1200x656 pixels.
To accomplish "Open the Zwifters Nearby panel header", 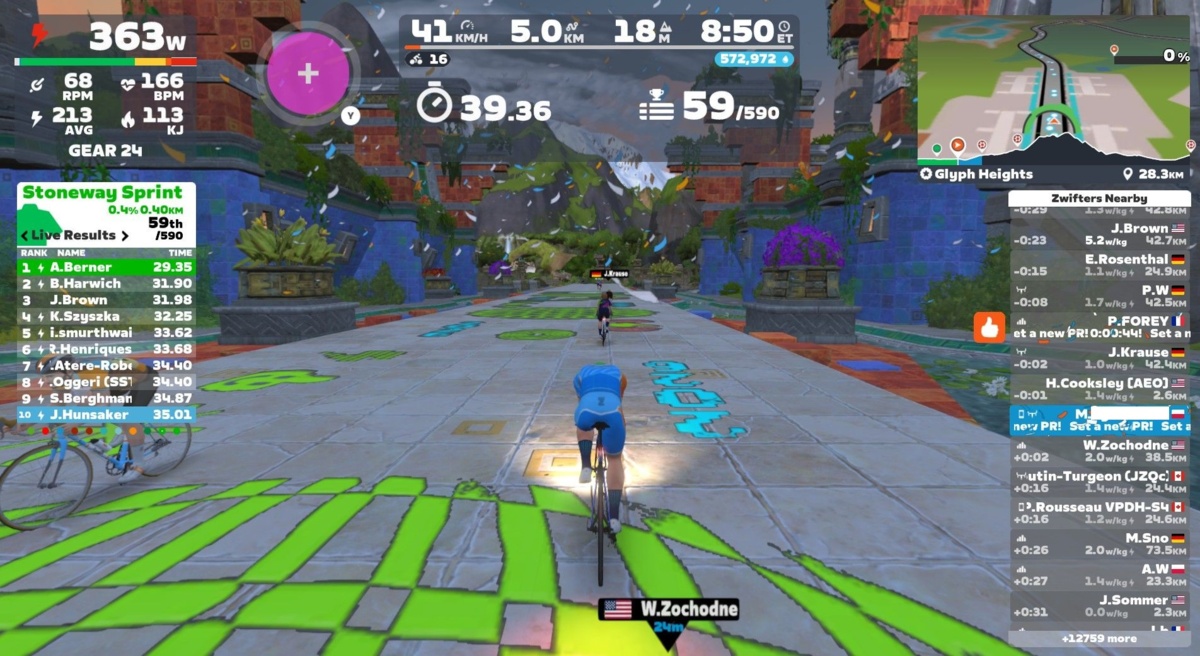I will (1098, 198).
